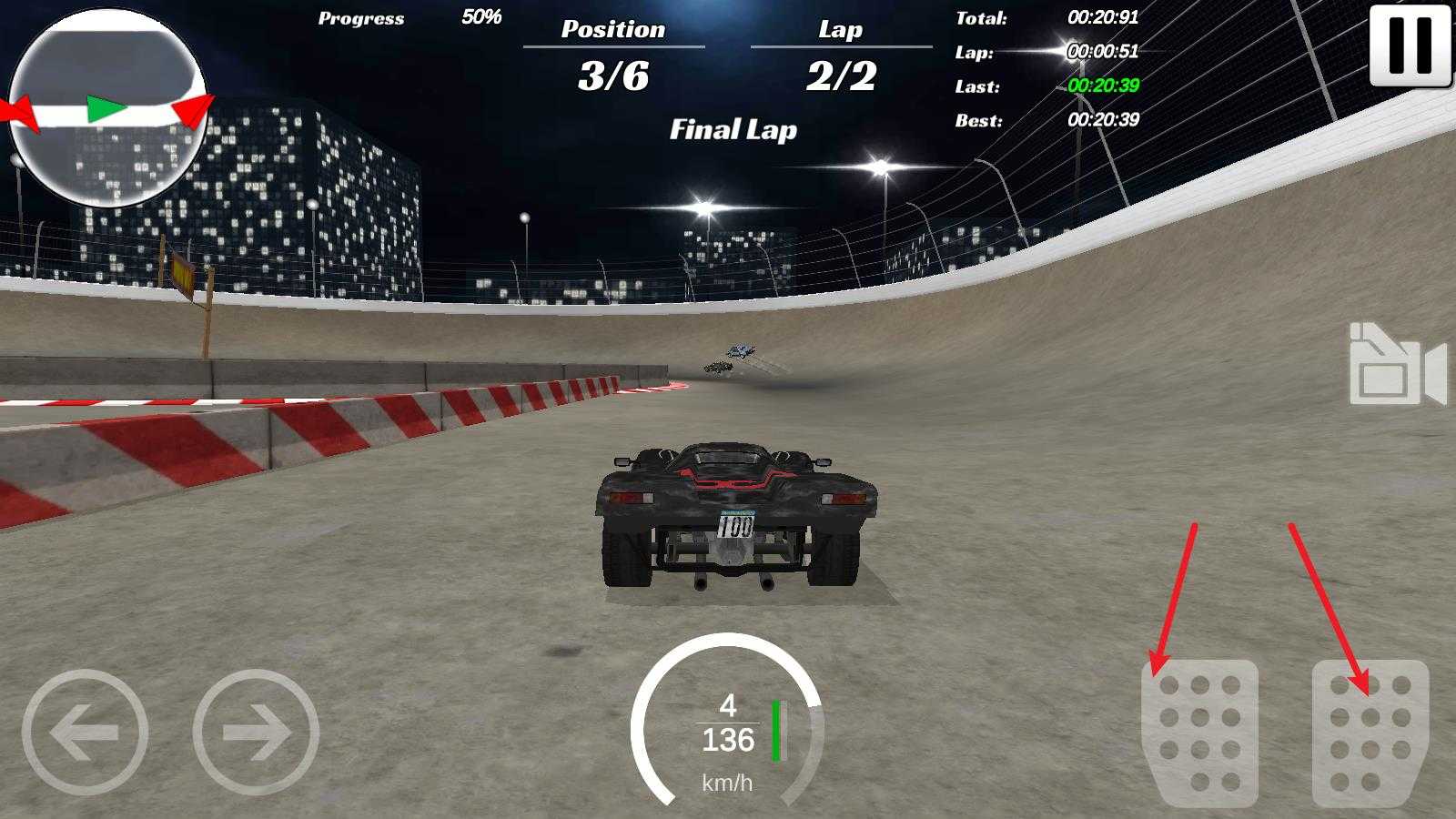Image resolution: width=1456 pixels, height=819 pixels.
Task: Click the circular track minimap
Action: click(x=108, y=108)
